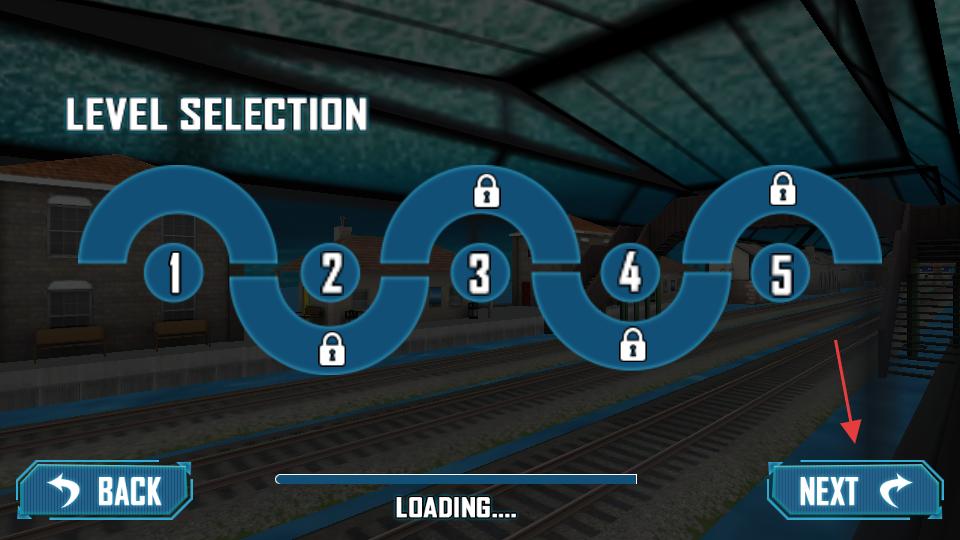Select locked level 4
This screenshot has width=960, height=540.
(x=630, y=273)
